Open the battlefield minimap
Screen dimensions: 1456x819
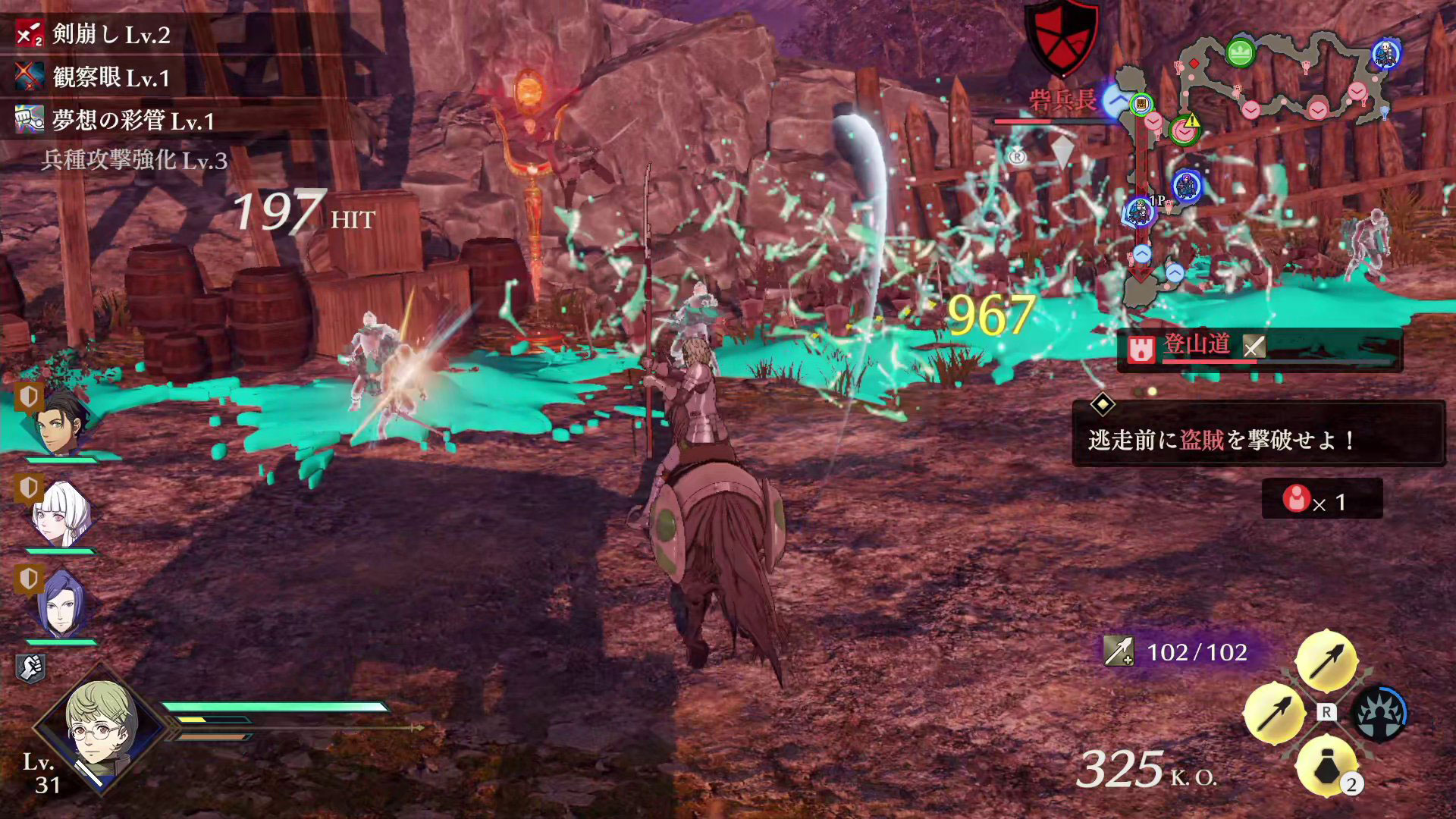[1259, 152]
